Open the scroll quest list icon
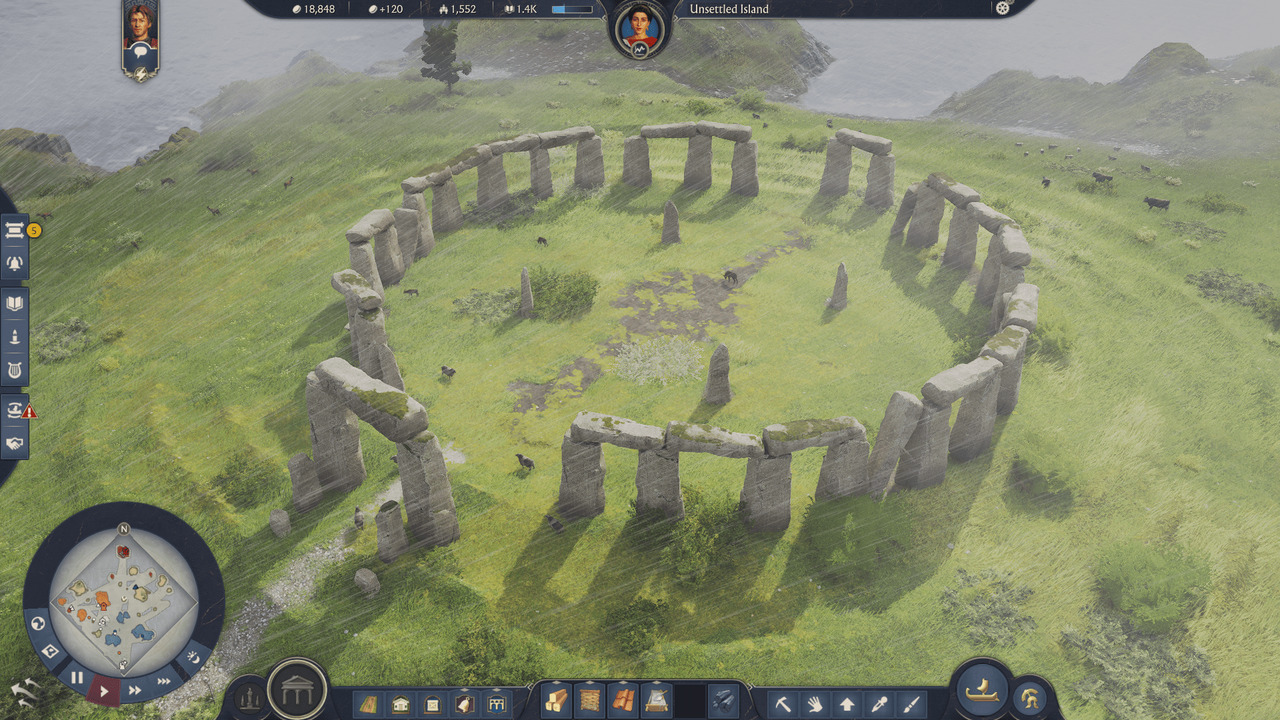The image size is (1280, 720). click(16, 231)
